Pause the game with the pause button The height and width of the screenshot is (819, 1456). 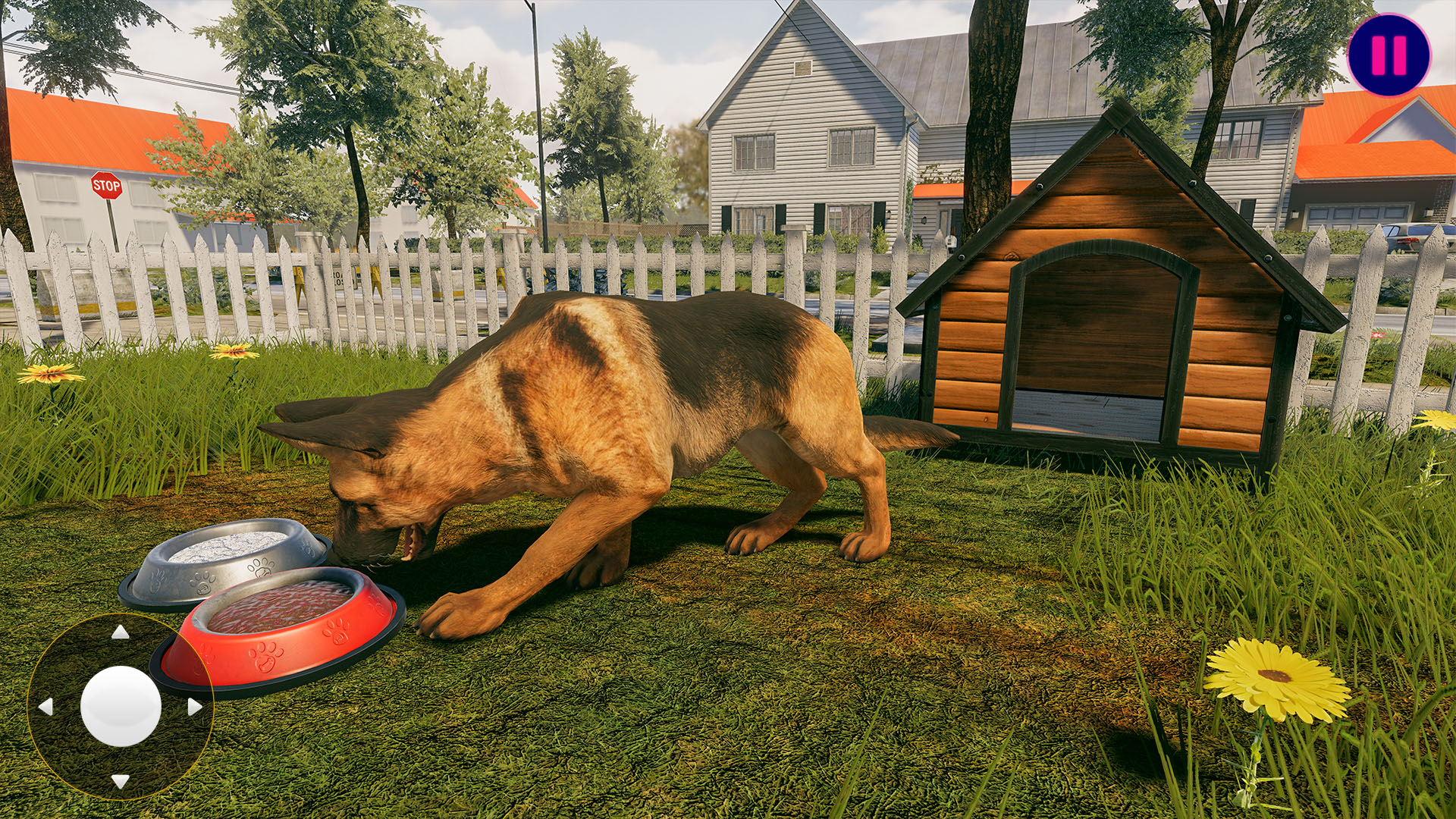click(x=1389, y=55)
